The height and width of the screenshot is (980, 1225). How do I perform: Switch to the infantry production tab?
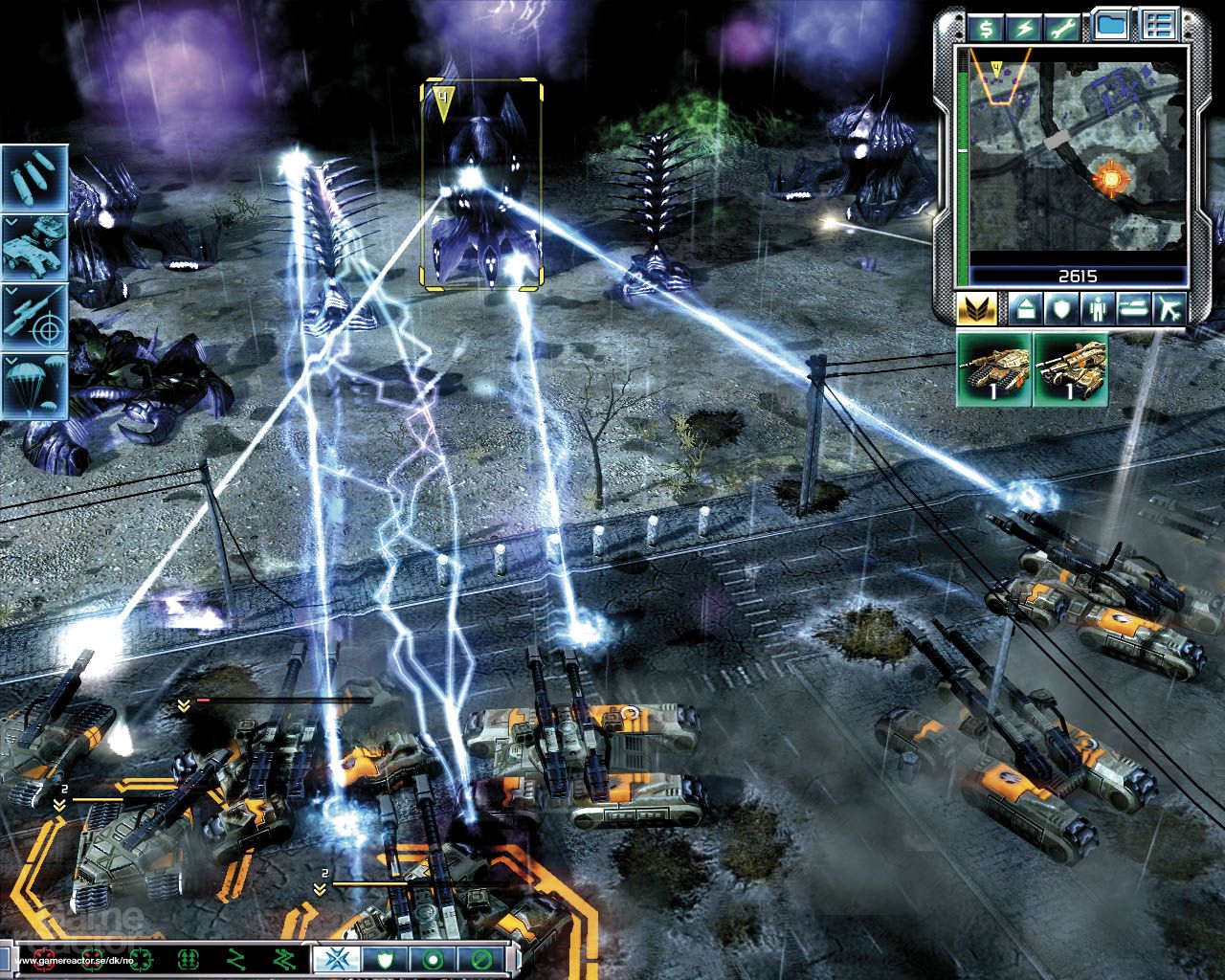coord(1097,309)
